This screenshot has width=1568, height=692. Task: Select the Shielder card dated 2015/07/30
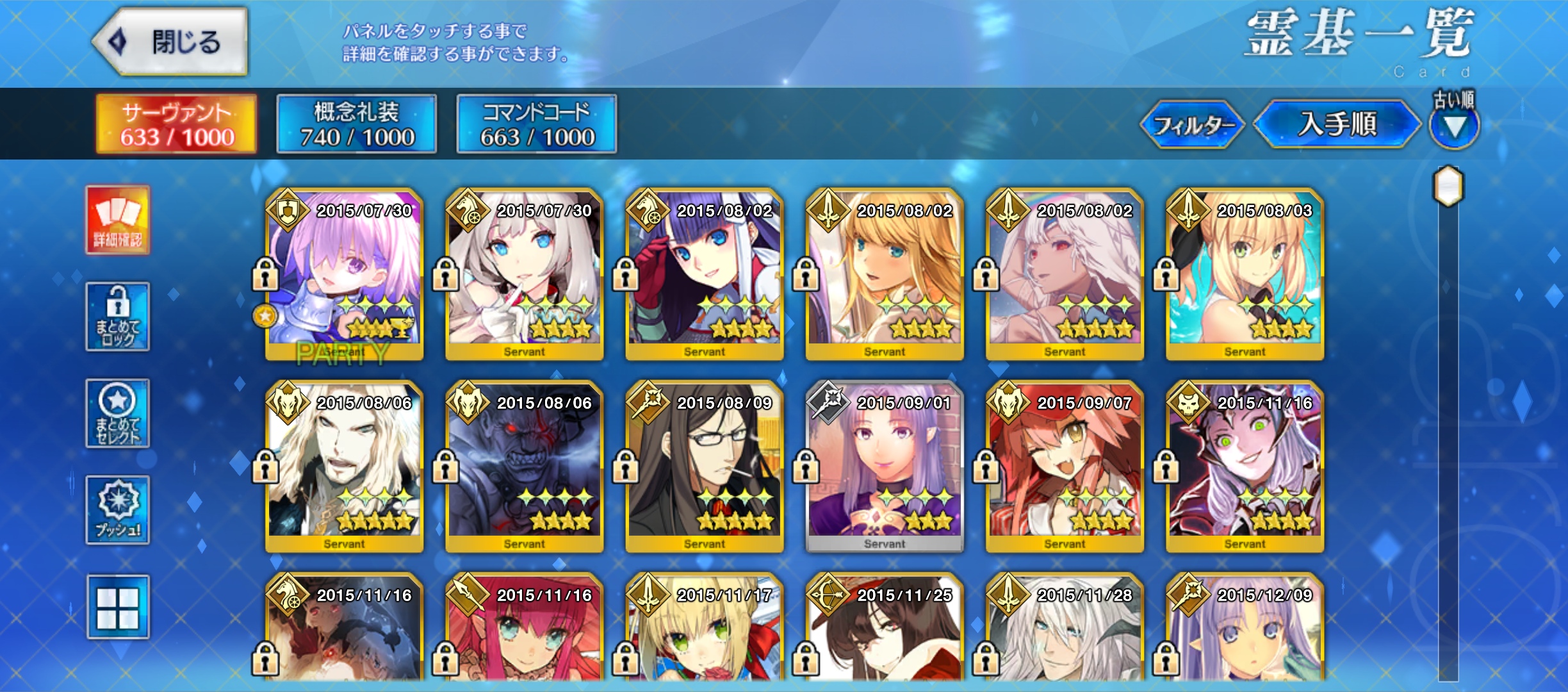click(x=345, y=276)
